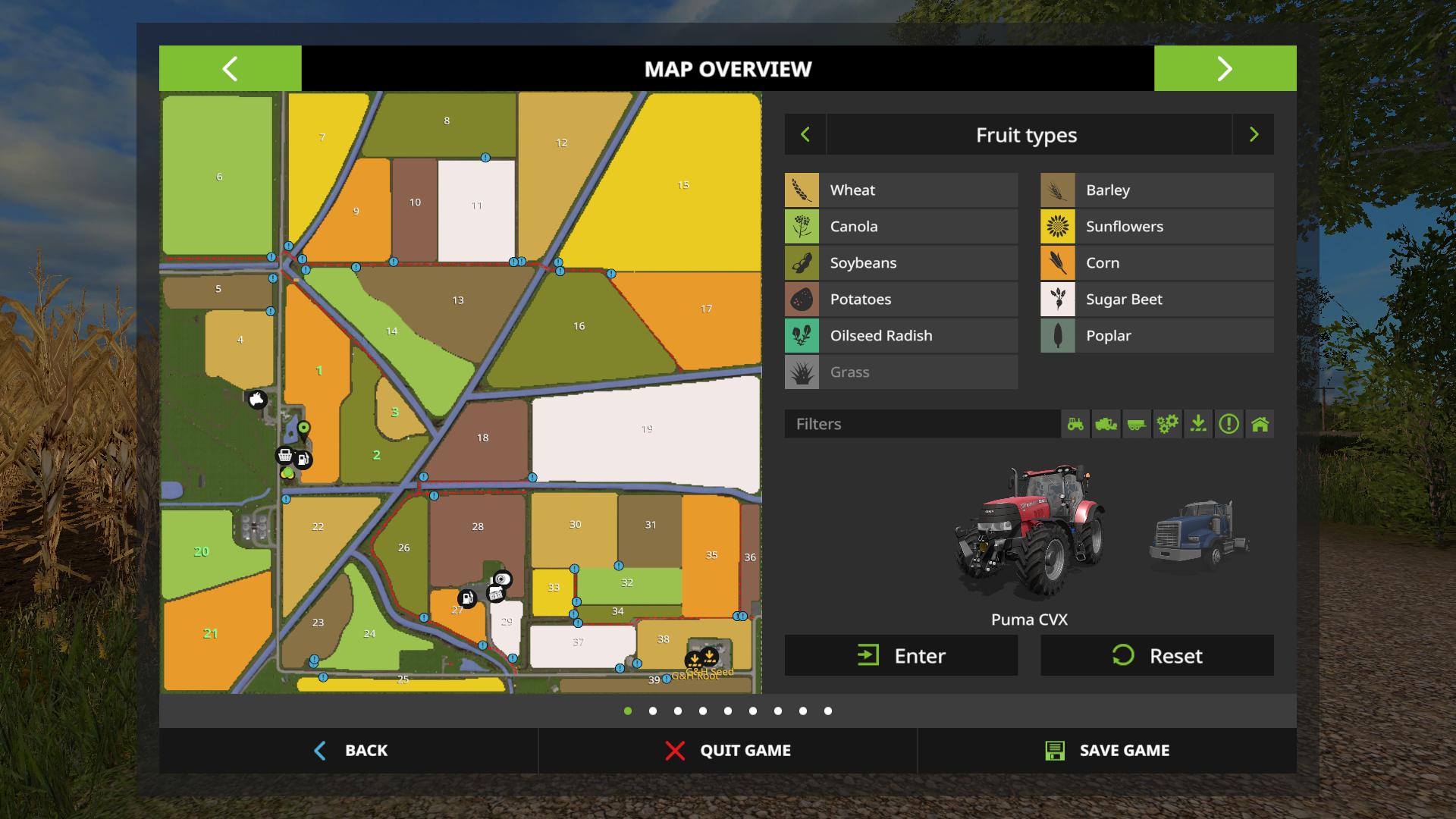Switch to previous map legend category
This screenshot has height=819, width=1456.
(x=805, y=135)
